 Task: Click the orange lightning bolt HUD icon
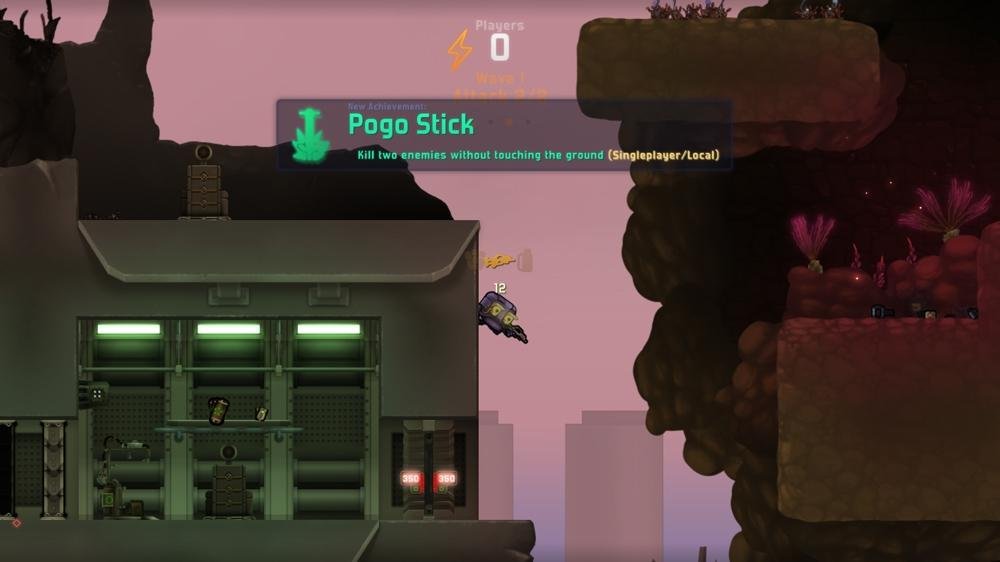pos(460,49)
